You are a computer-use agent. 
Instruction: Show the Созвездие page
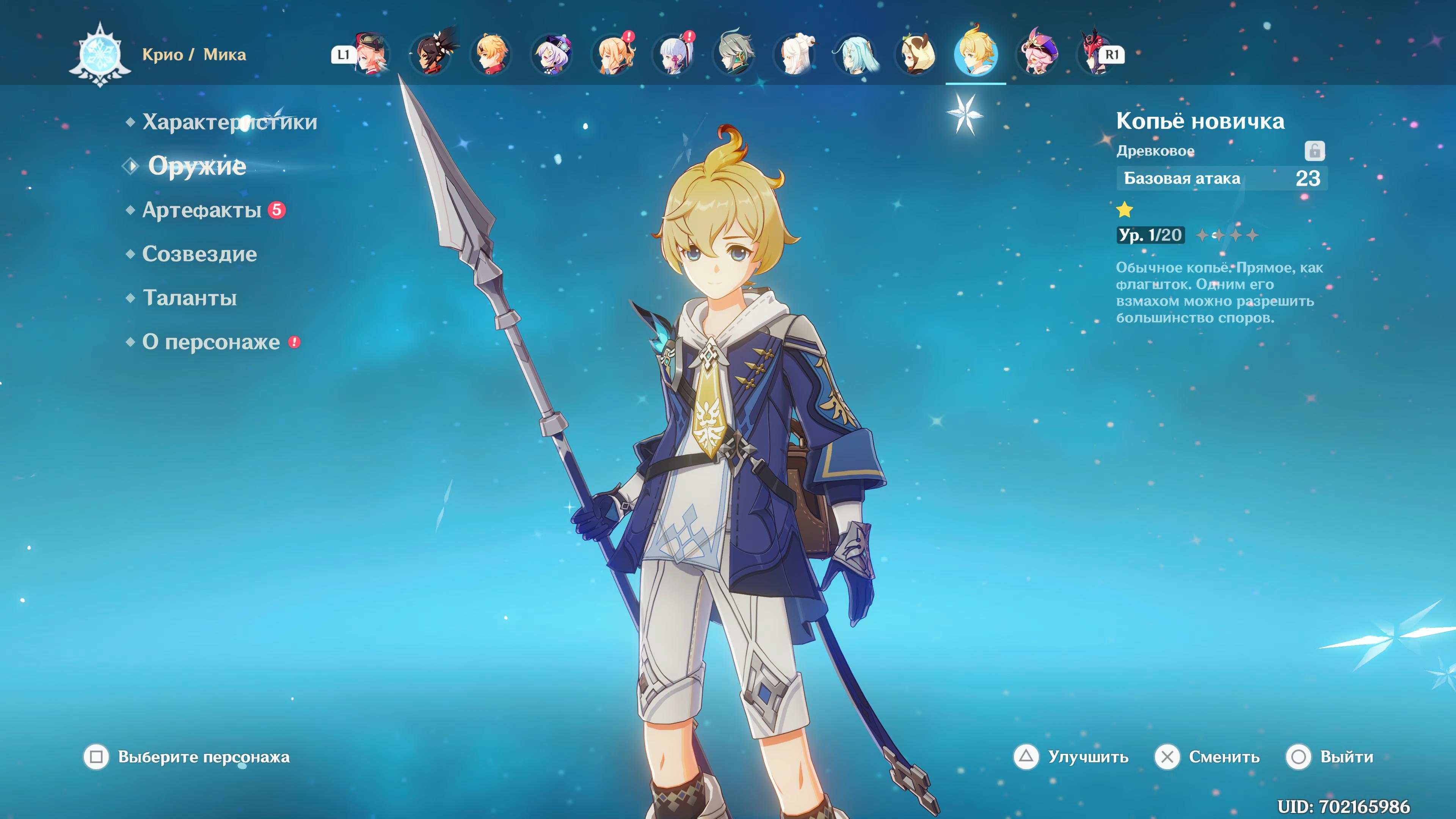click(199, 254)
